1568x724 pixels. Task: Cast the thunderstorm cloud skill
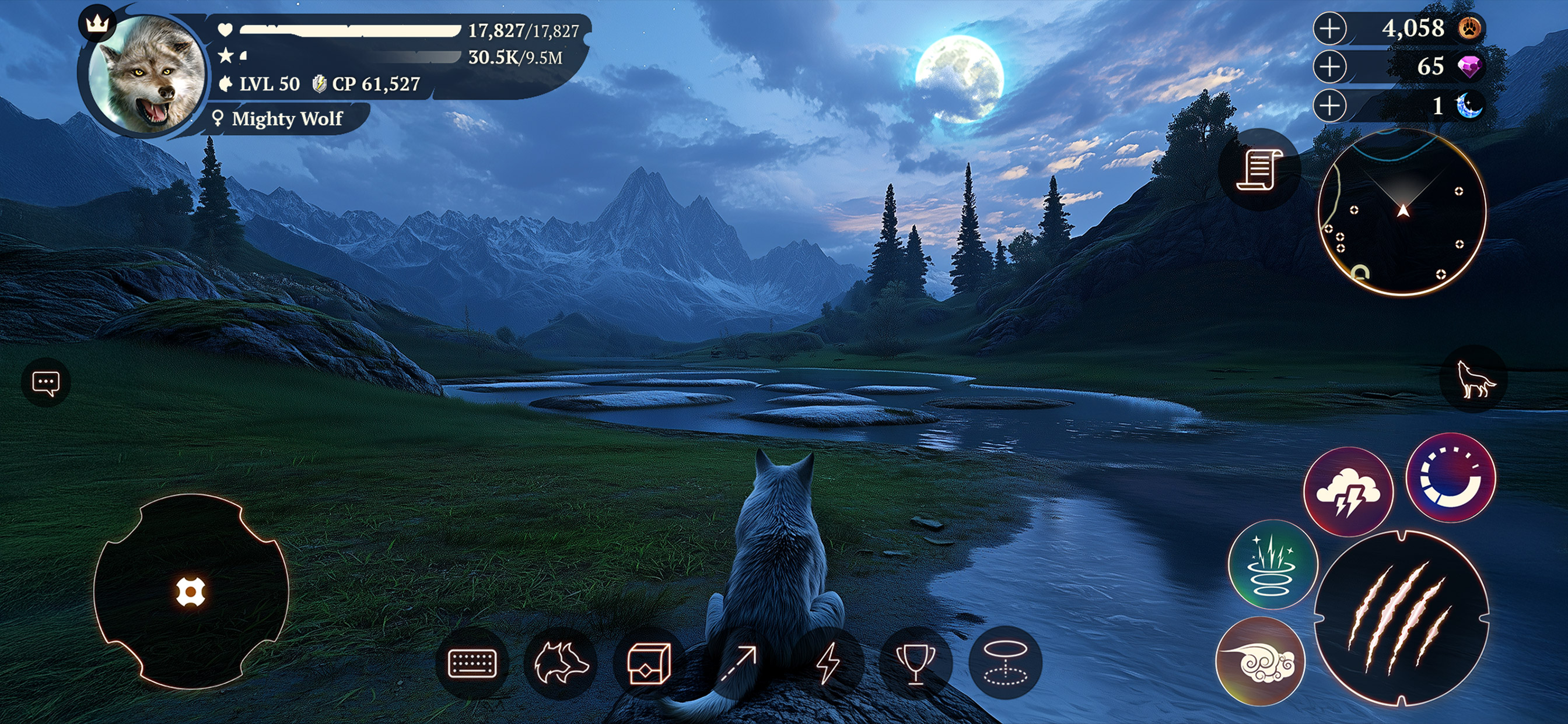(1348, 492)
